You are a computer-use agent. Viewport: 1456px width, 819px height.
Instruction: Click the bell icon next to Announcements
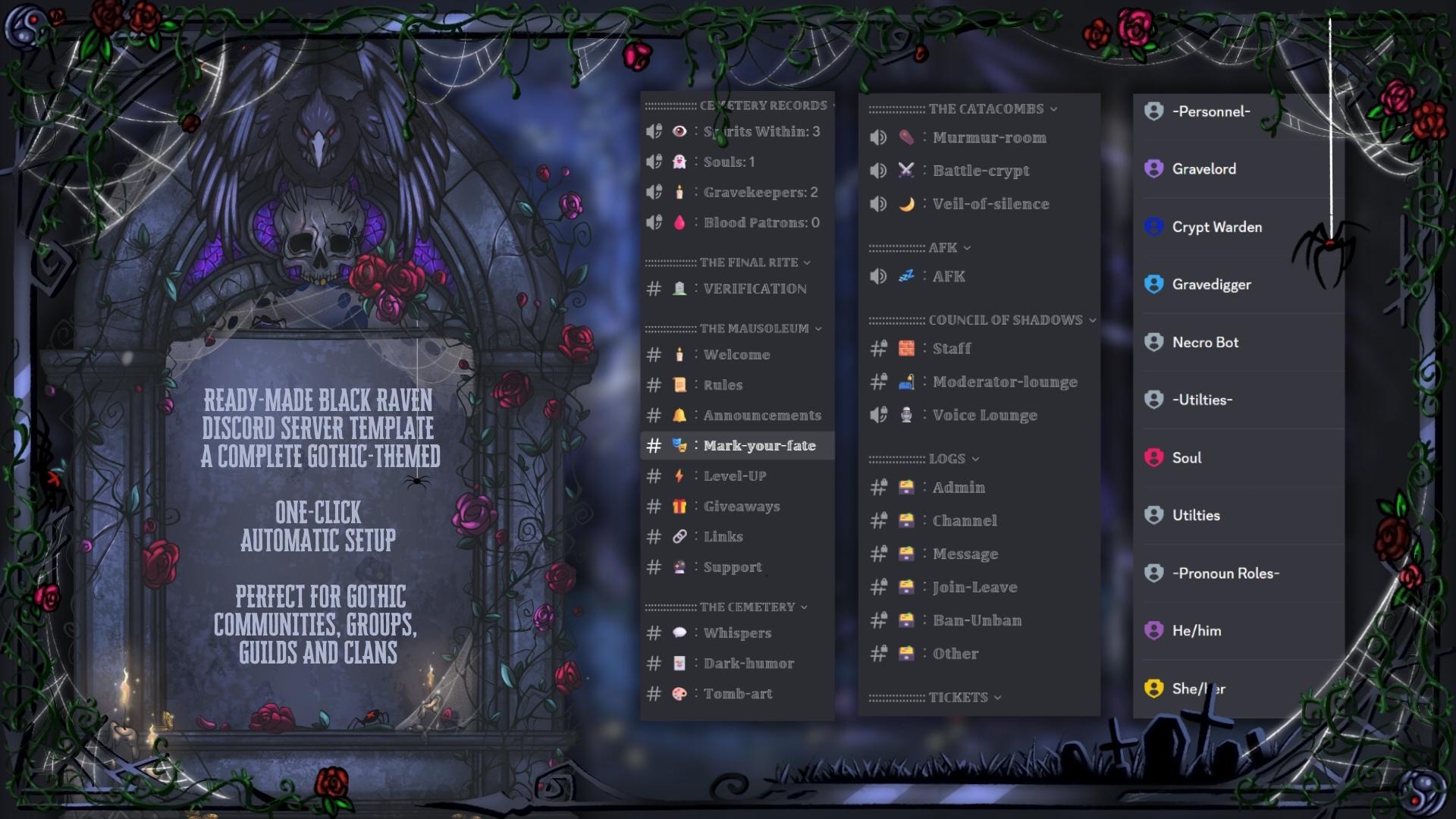click(x=680, y=415)
